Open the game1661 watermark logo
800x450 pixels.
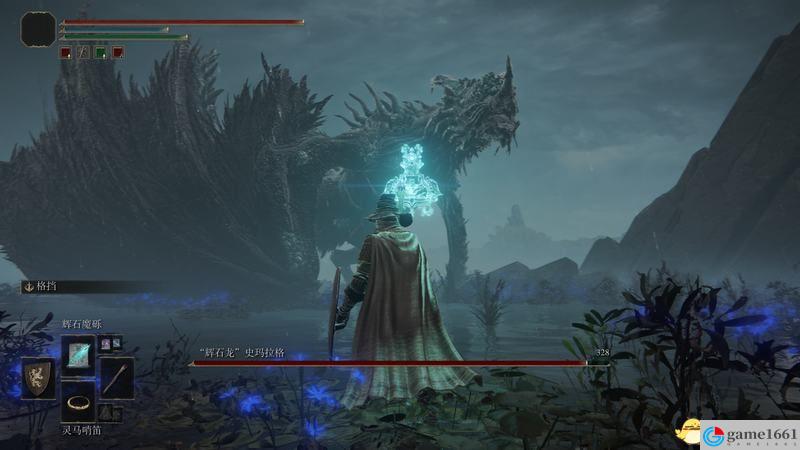745,435
